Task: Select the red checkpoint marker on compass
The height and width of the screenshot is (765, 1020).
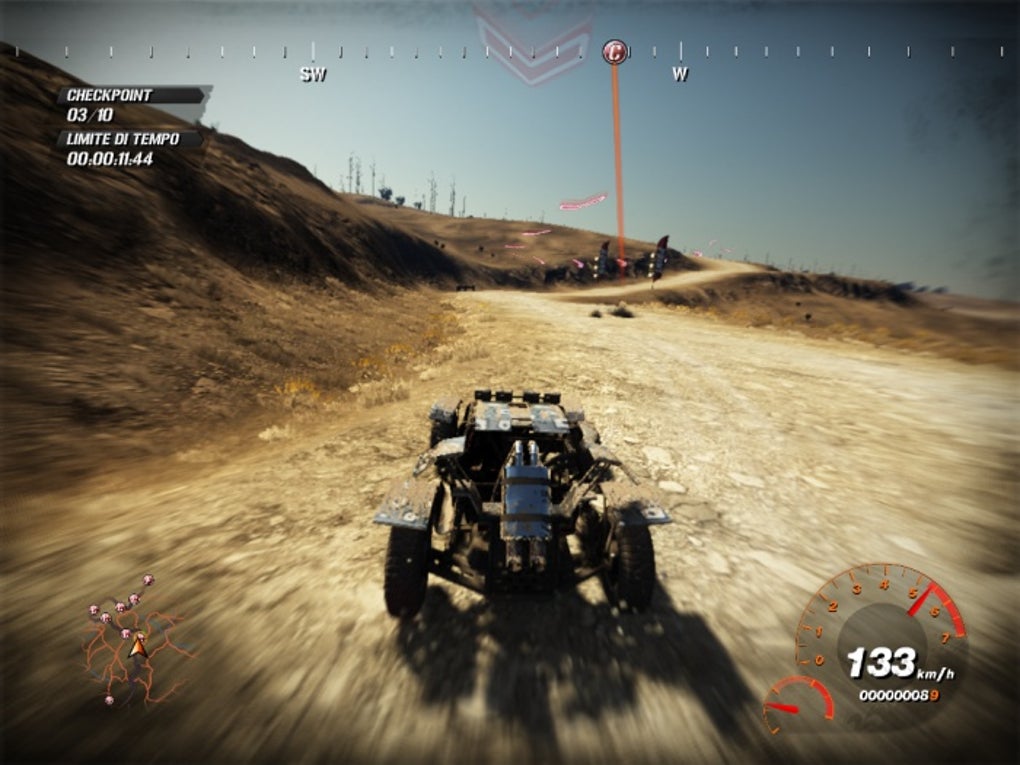Action: click(615, 52)
